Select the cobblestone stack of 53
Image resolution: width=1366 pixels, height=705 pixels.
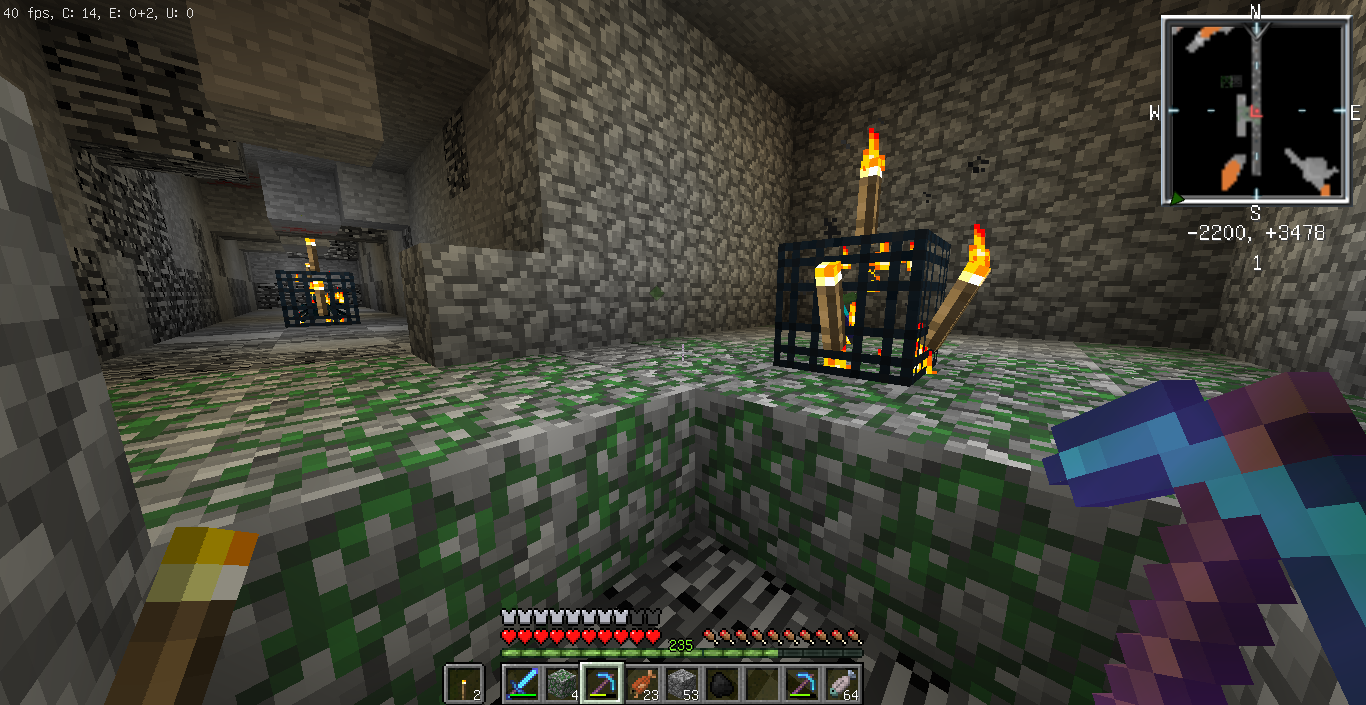682,684
